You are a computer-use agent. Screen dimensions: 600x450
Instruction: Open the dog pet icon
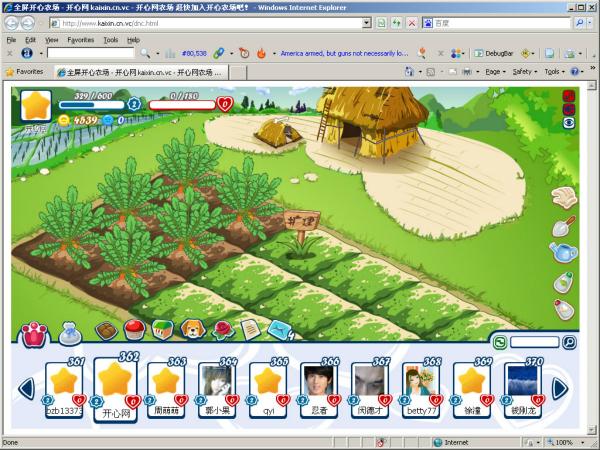tap(191, 328)
